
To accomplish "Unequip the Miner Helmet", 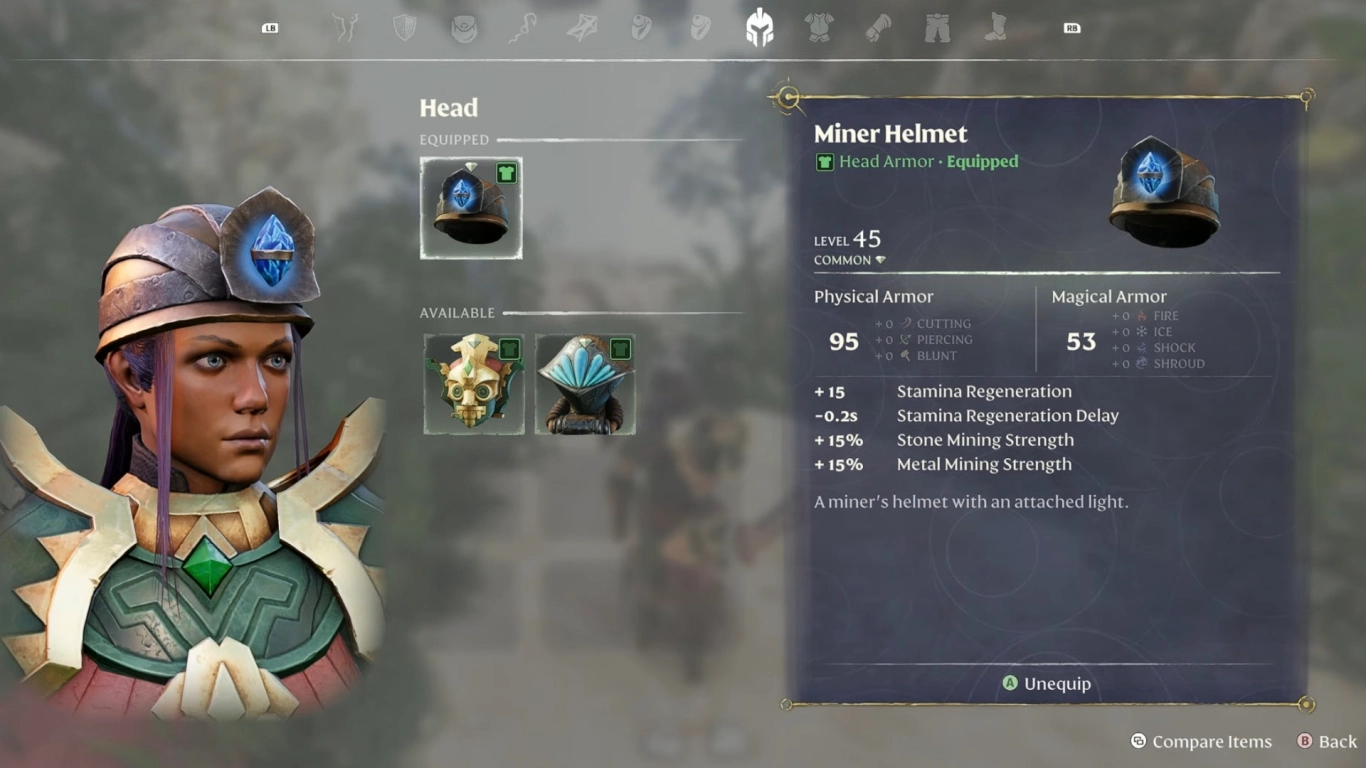I will [x=1046, y=684].
